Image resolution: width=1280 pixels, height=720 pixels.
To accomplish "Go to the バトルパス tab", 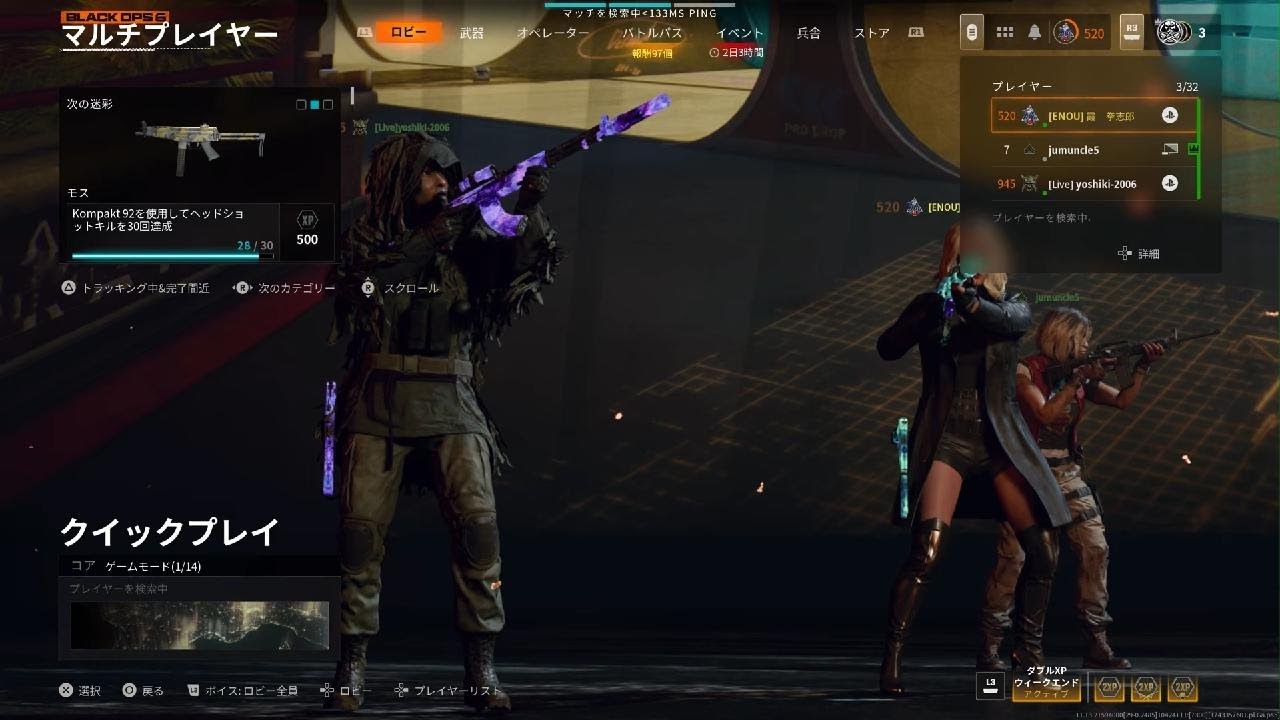I will point(652,33).
